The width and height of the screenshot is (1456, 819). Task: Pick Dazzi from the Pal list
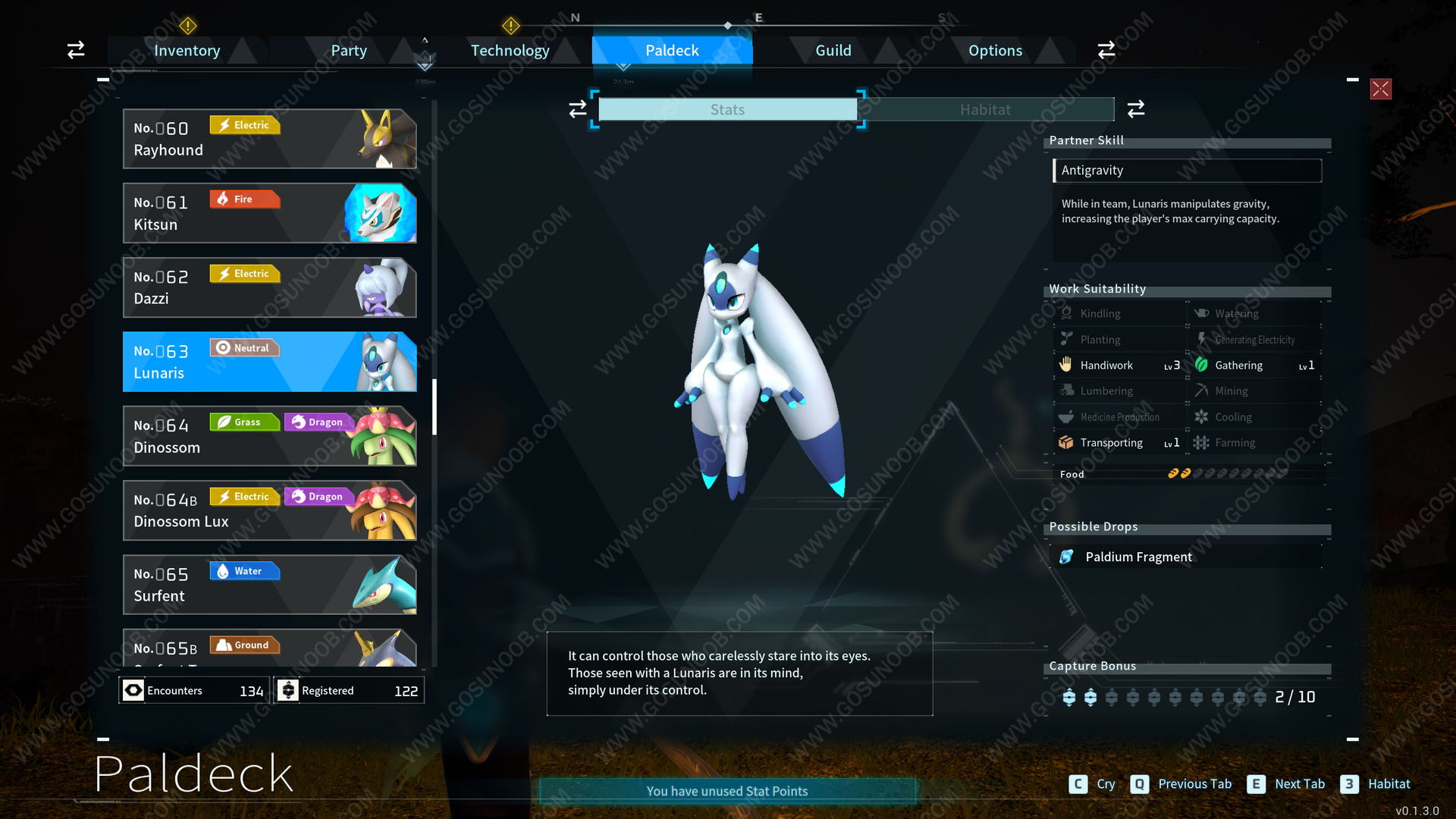click(269, 287)
